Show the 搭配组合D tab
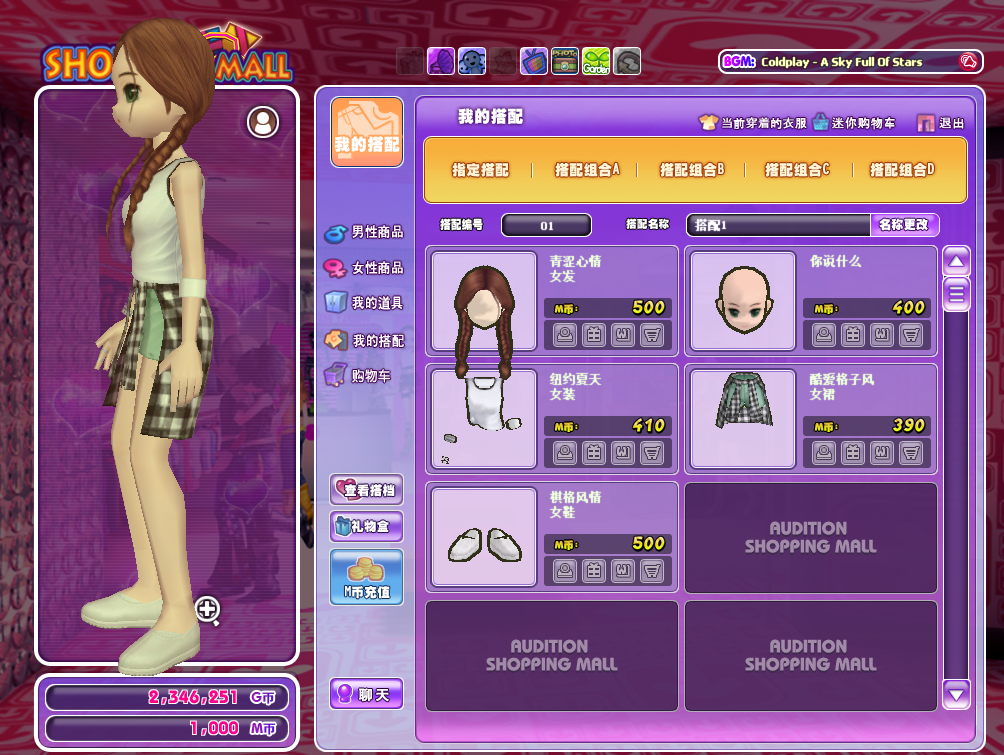 pos(902,170)
